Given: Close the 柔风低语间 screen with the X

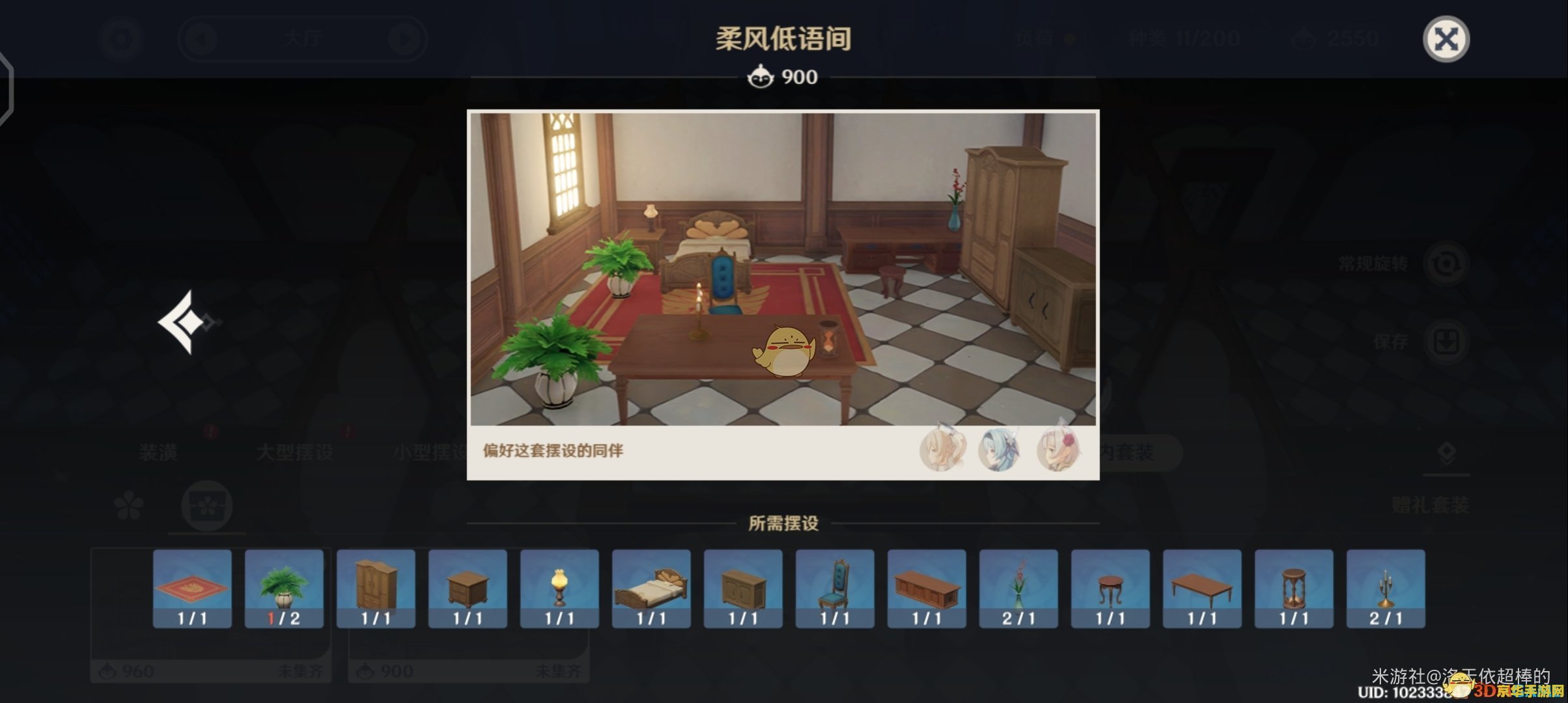Looking at the screenshot, I should 1447,40.
